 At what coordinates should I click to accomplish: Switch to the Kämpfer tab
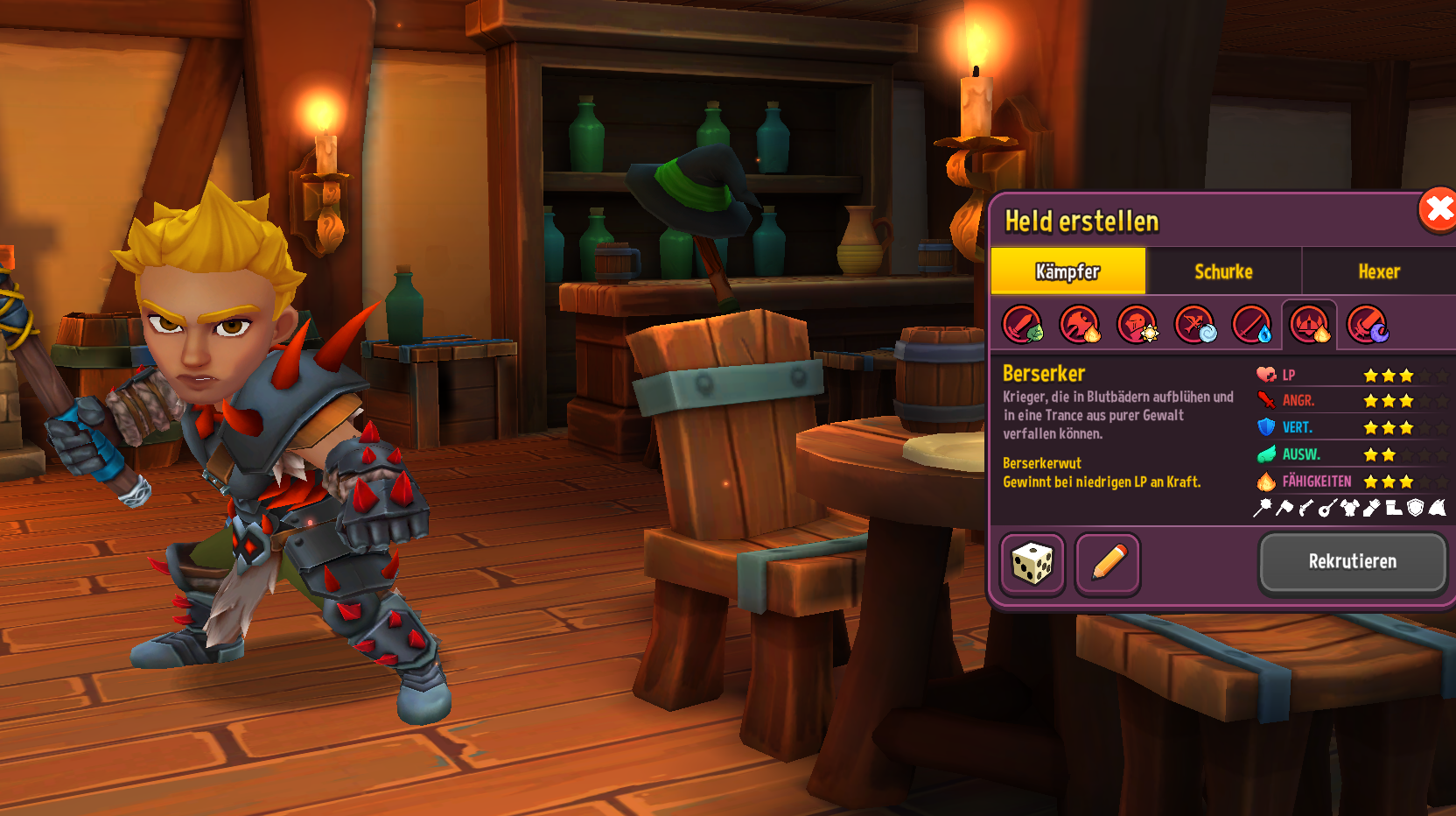coord(1067,271)
